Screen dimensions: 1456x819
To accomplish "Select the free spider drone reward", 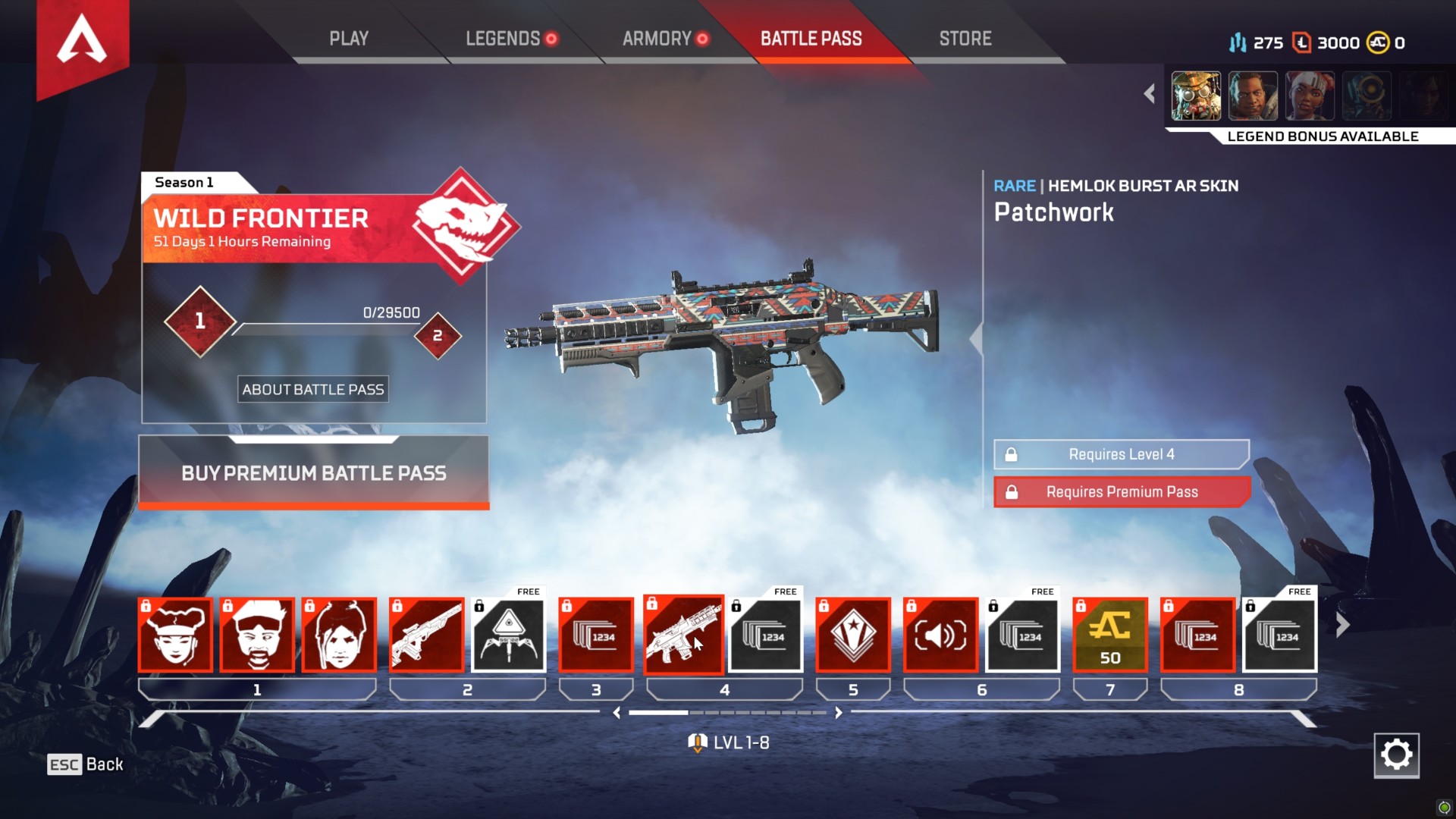I will point(509,635).
